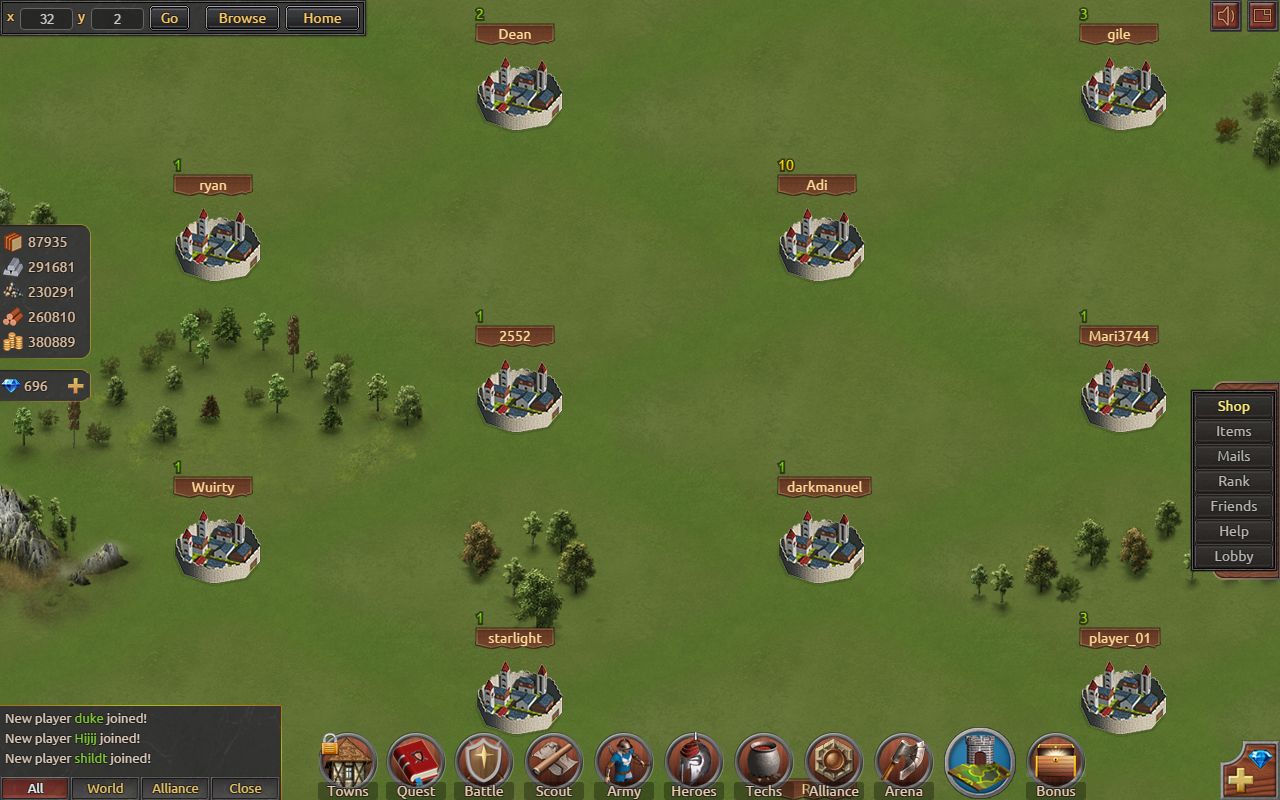
Task: Enter the Arena
Action: (x=903, y=764)
